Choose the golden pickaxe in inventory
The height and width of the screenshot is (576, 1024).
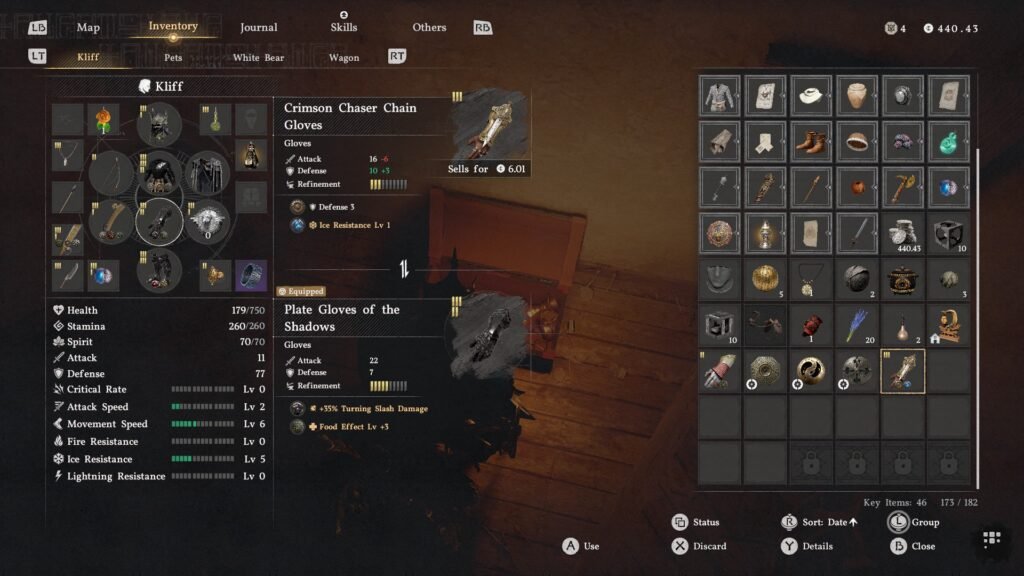(x=903, y=187)
